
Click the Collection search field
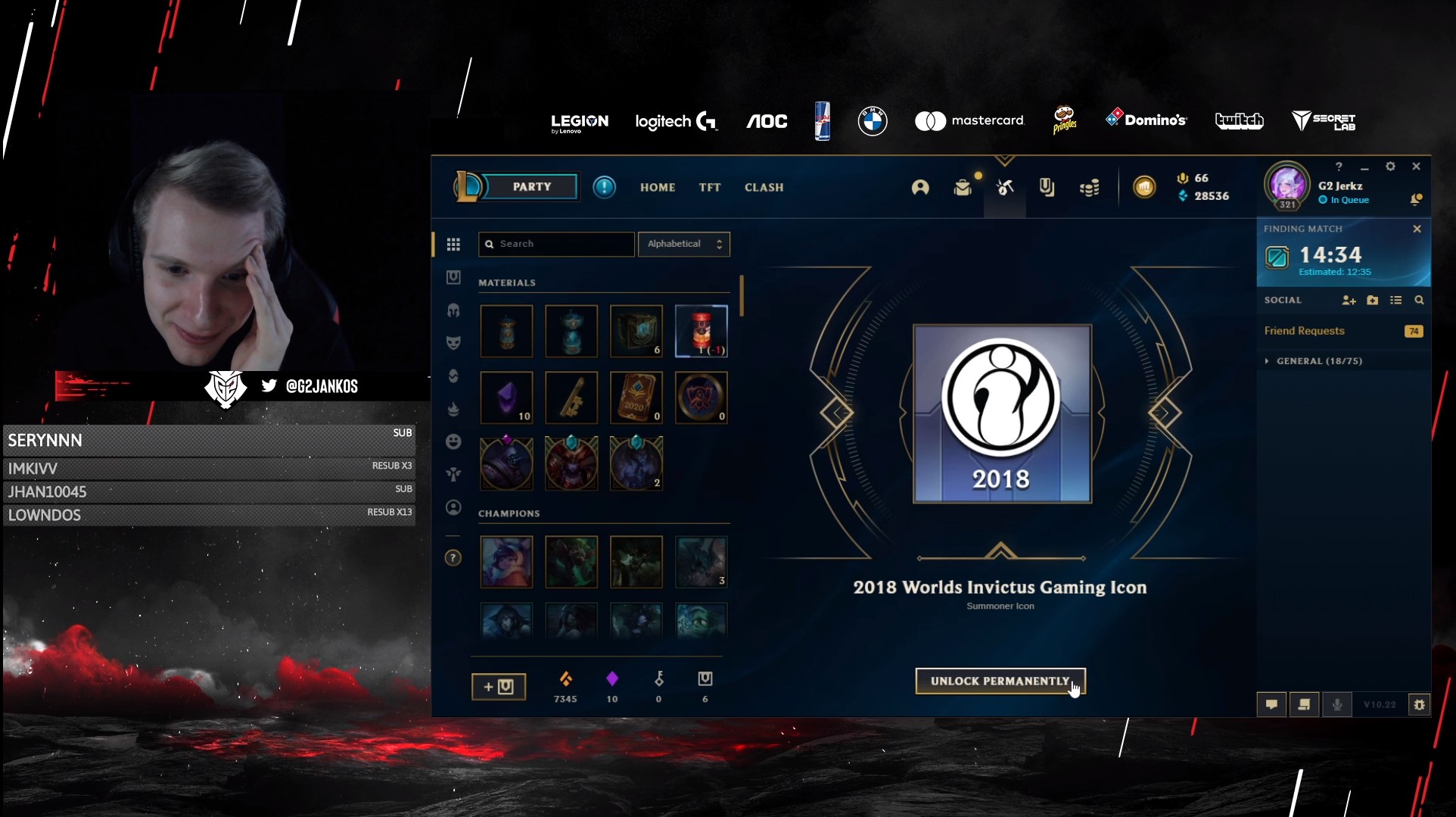[x=556, y=244]
